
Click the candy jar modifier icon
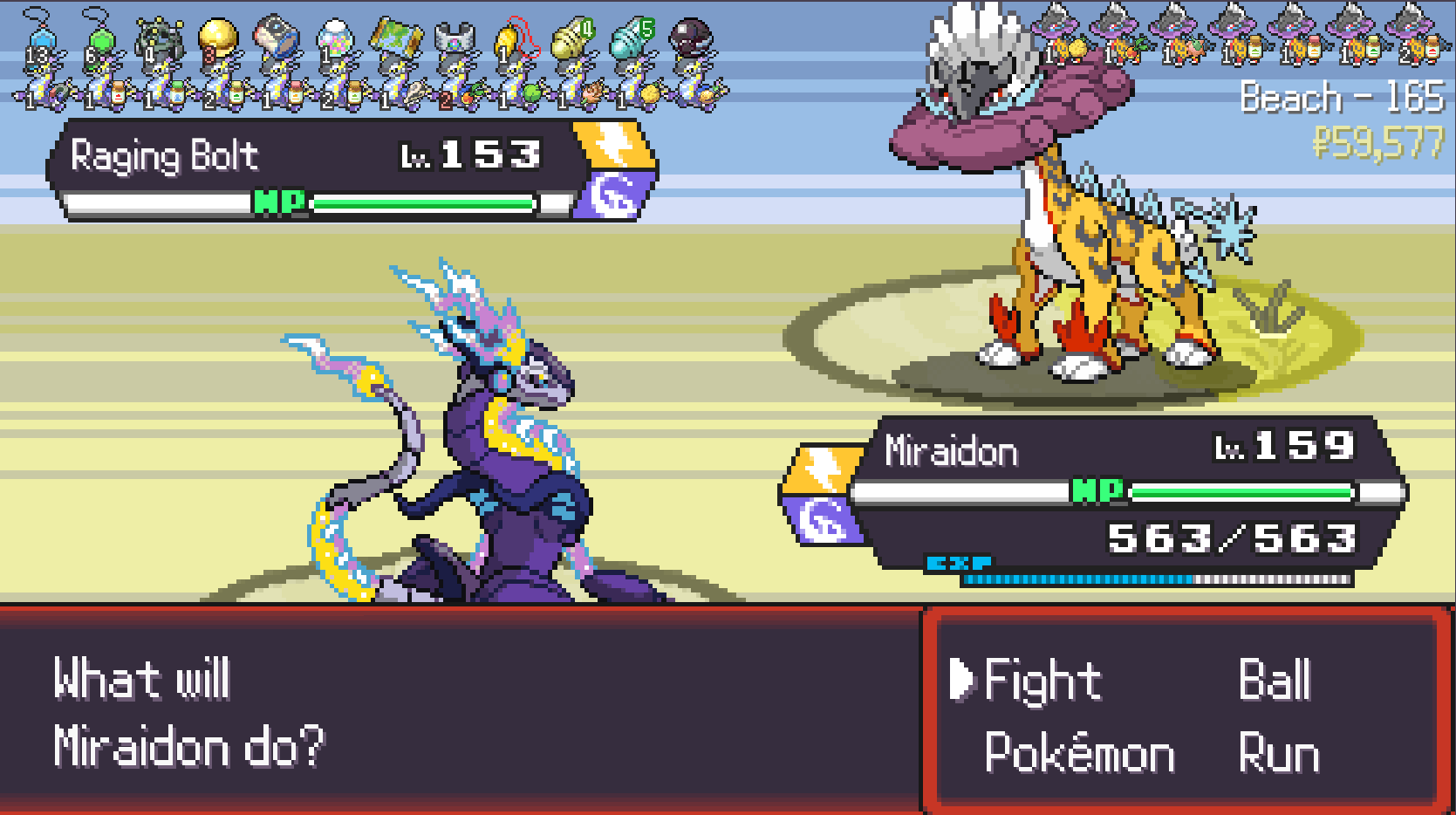[335, 38]
